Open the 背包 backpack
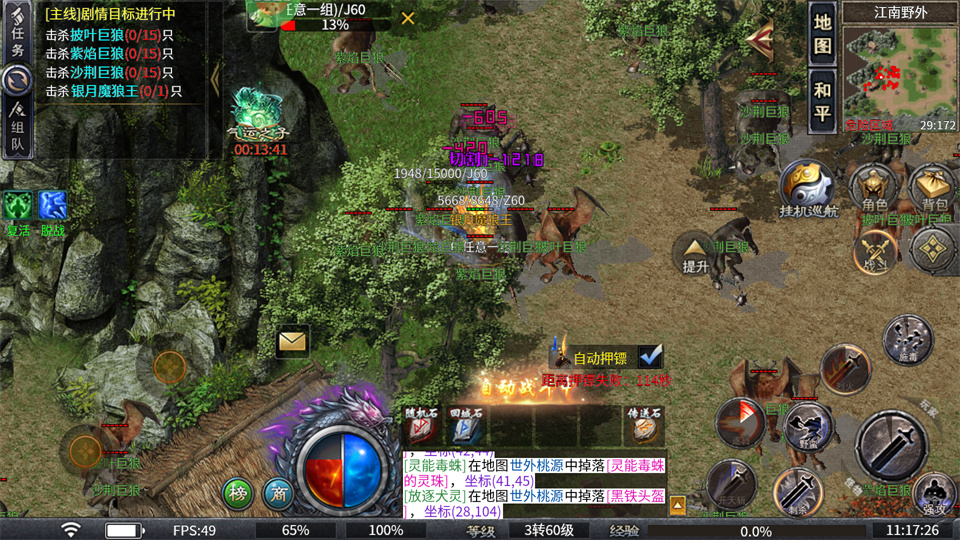The height and width of the screenshot is (540, 960). tap(930, 190)
